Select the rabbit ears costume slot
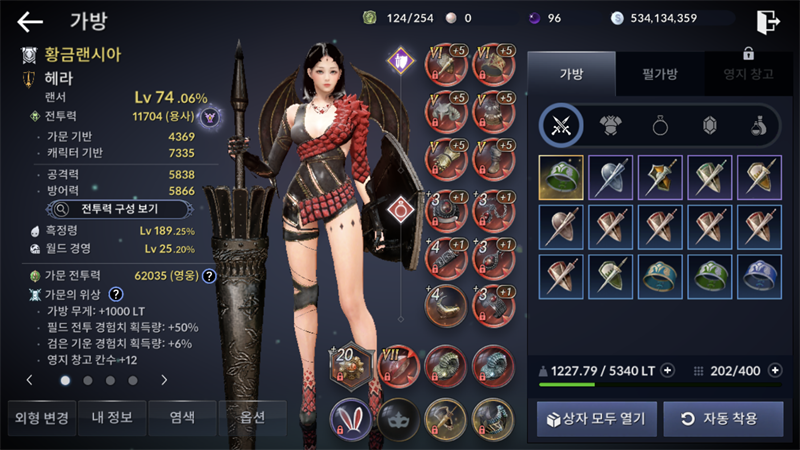 tap(350, 417)
